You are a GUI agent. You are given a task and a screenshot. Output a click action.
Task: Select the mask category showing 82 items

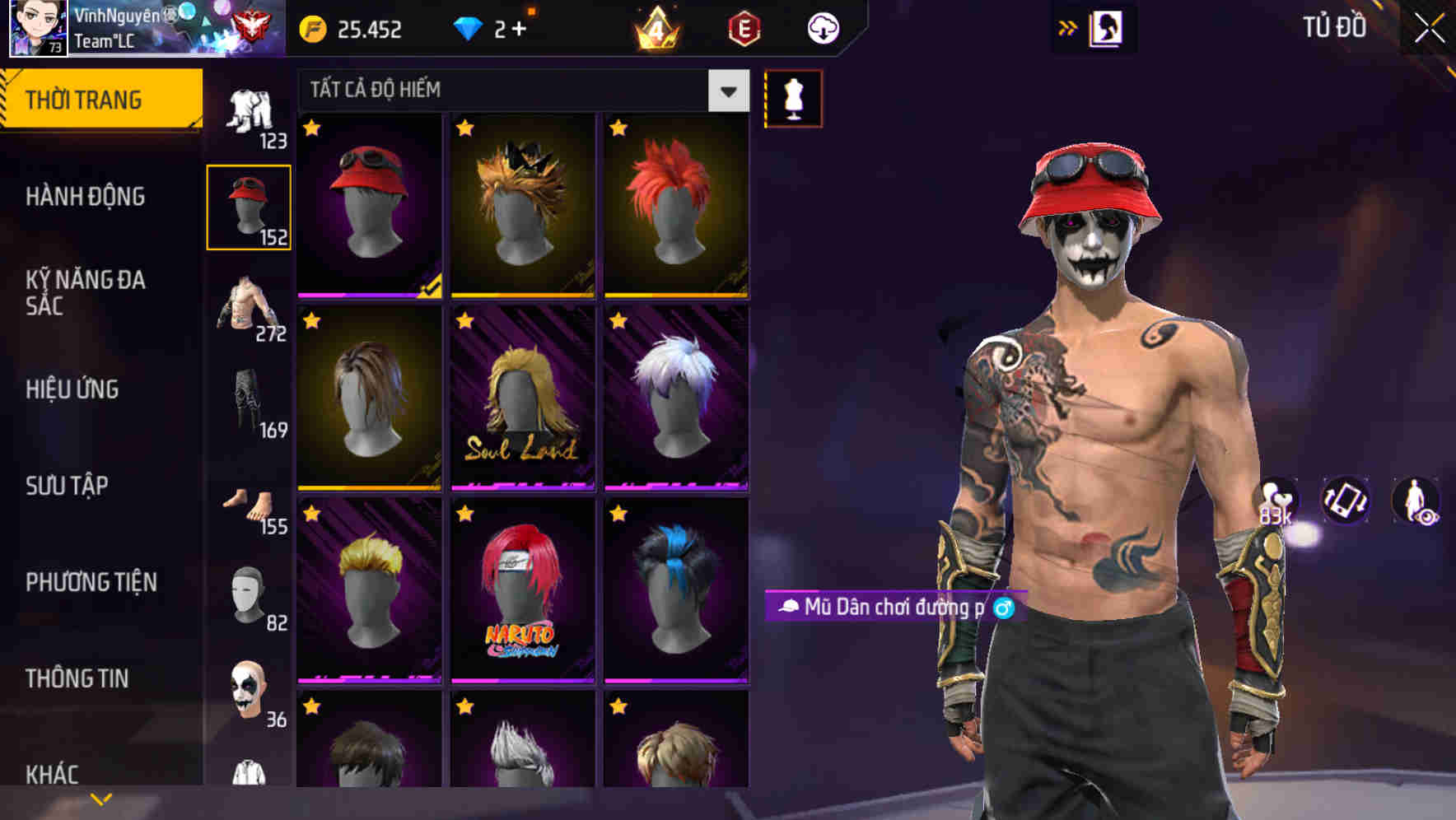click(249, 595)
